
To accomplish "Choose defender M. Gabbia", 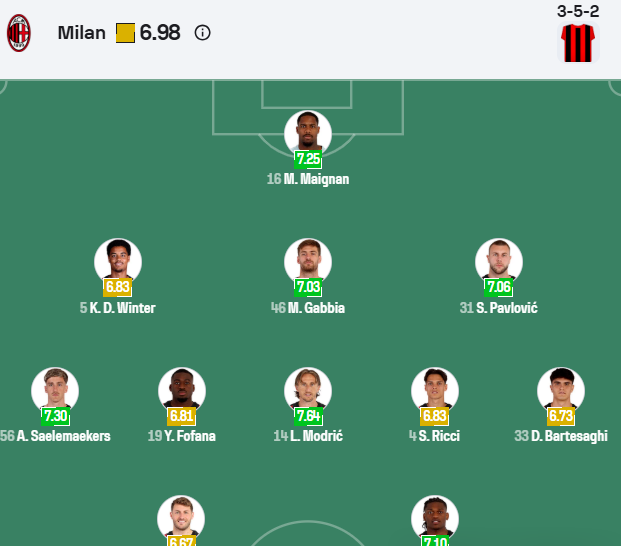I will click(x=308, y=264).
